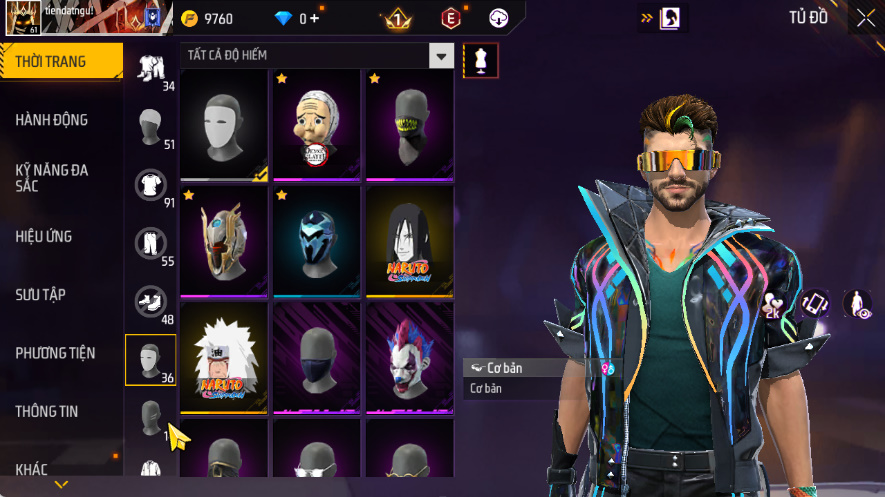Viewport: 885px width, 497px height.
Task: Choose the old man mask item
Action: point(316,125)
